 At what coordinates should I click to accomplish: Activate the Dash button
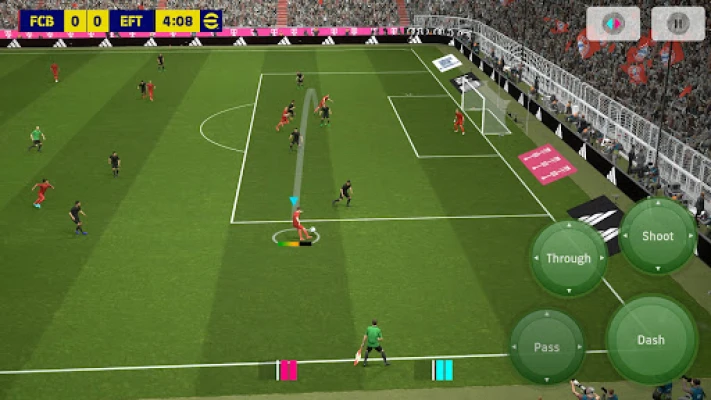[x=651, y=340]
